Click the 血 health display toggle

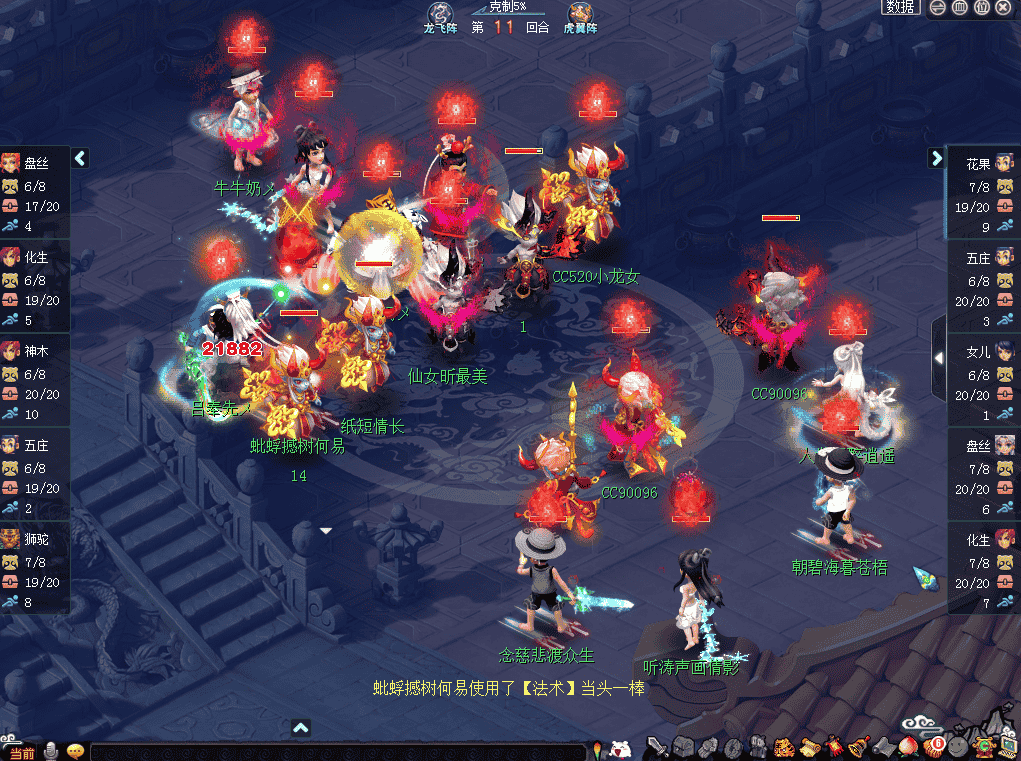[x=959, y=7]
